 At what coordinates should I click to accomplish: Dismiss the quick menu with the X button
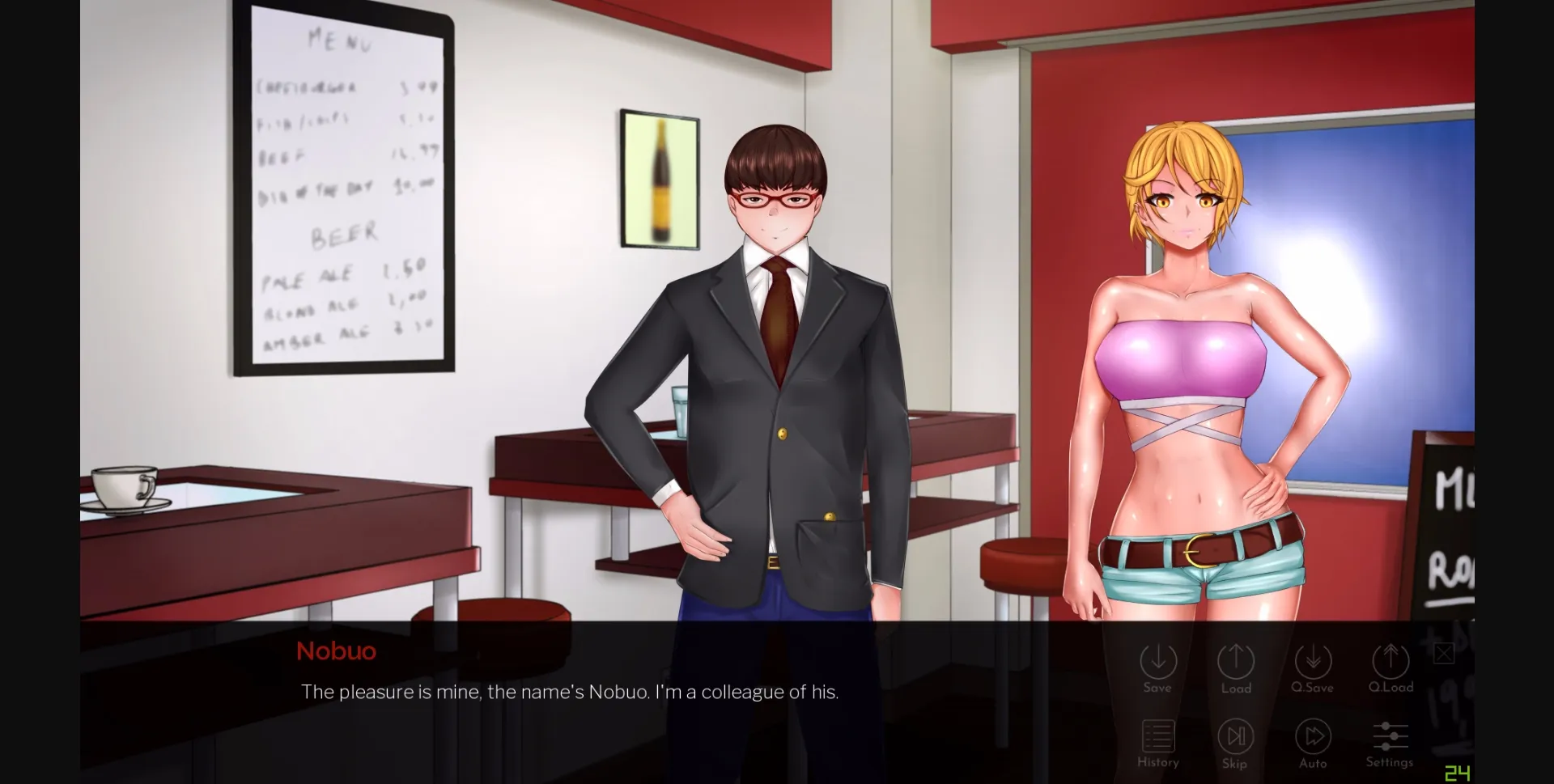coord(1443,652)
